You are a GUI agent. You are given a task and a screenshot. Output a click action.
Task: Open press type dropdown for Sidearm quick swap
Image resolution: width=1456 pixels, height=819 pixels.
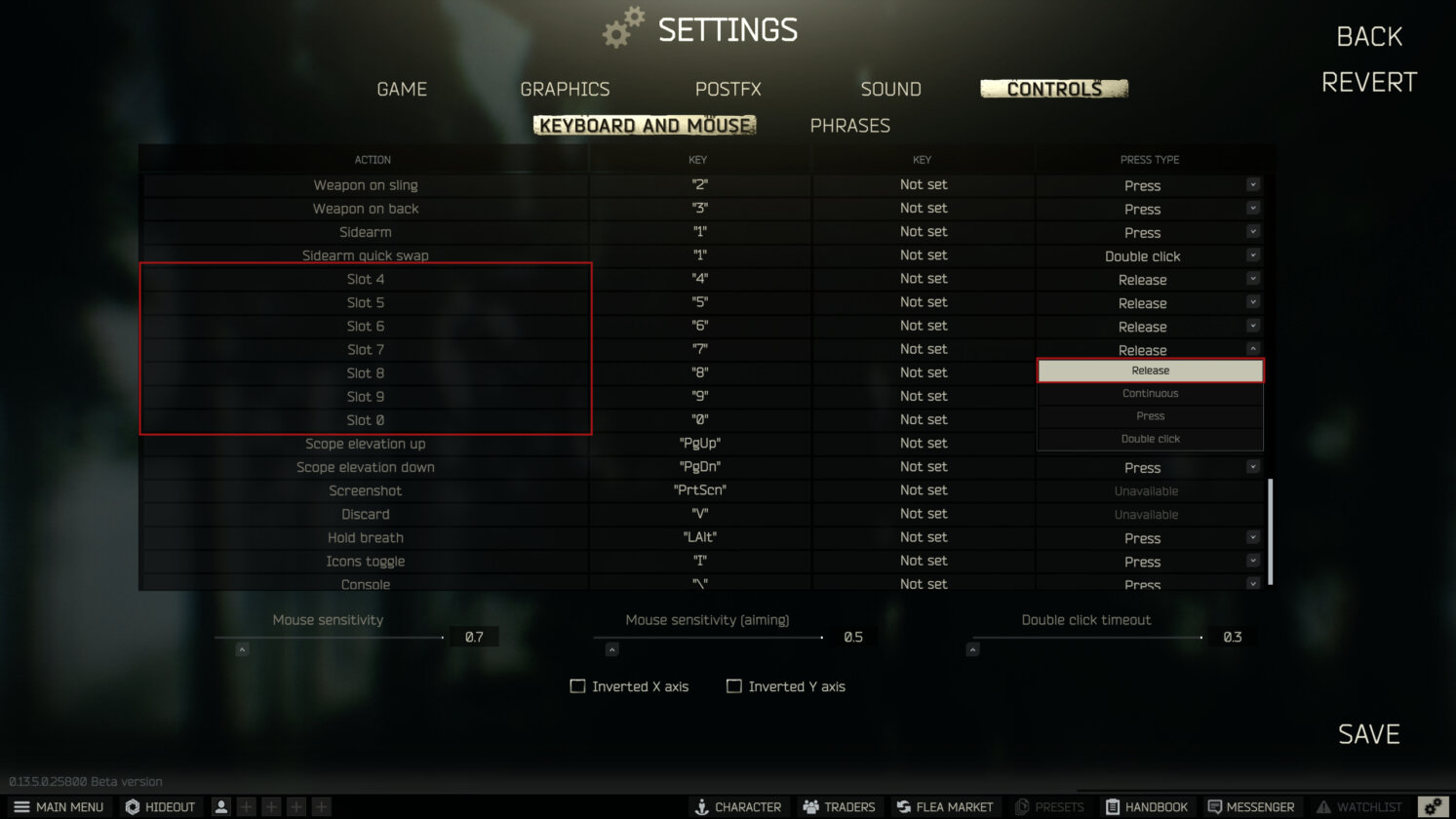[1254, 254]
